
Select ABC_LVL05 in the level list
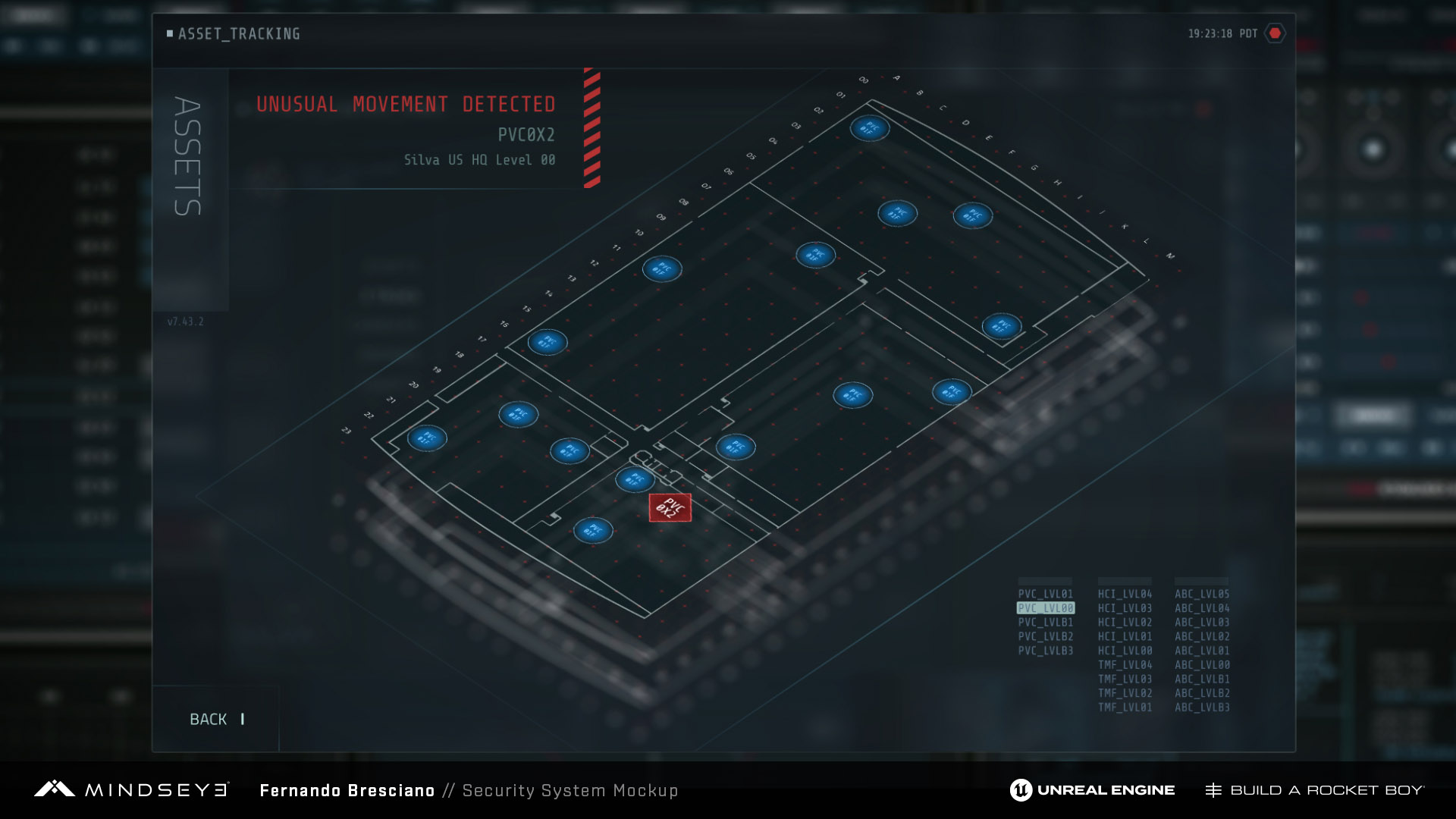click(1202, 595)
